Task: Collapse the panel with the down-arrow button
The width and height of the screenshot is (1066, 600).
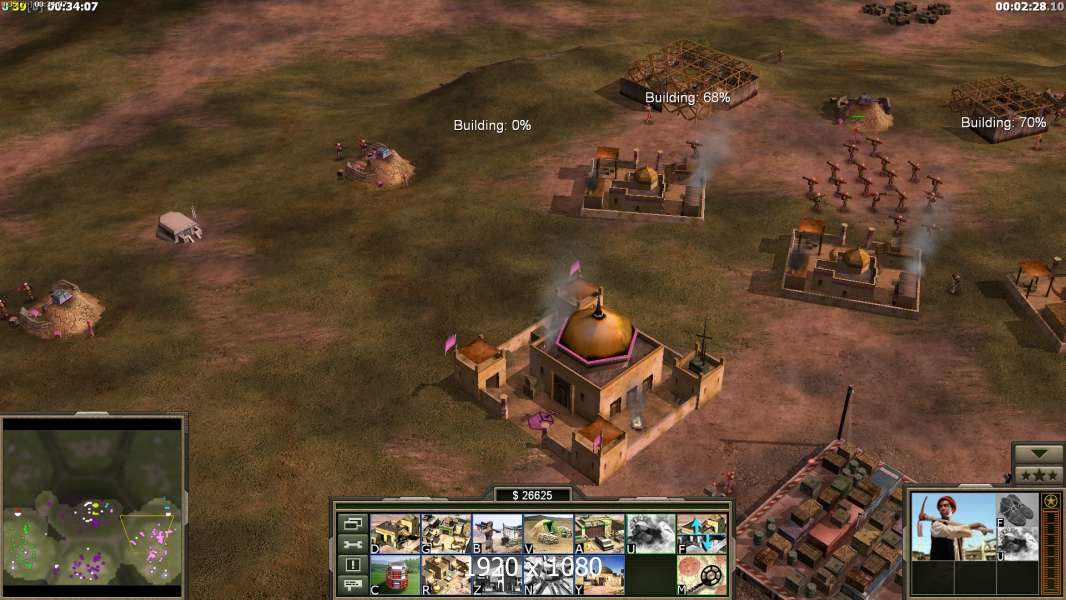Action: 1038,454
